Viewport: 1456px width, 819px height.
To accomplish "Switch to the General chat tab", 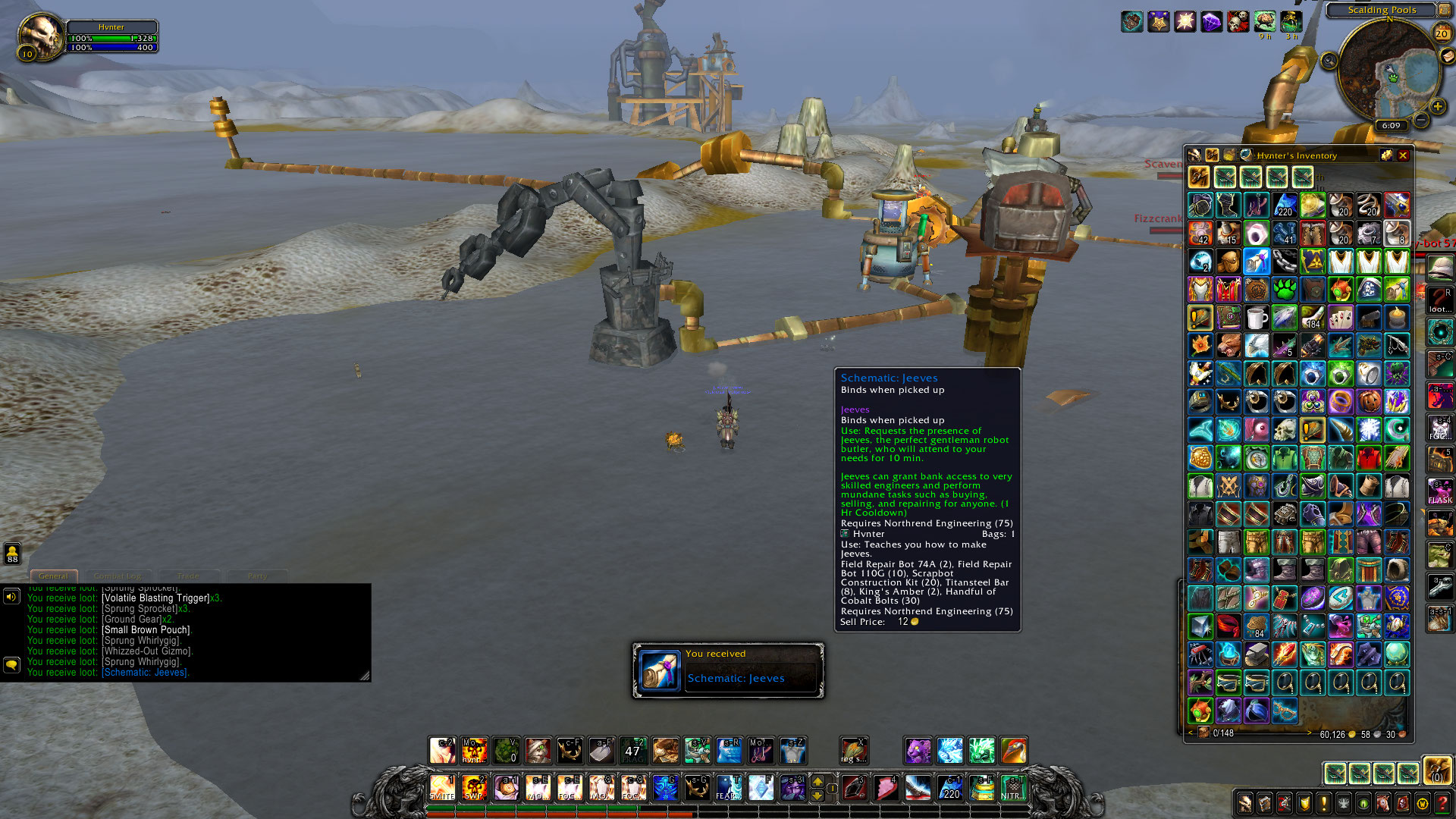I will click(x=53, y=576).
